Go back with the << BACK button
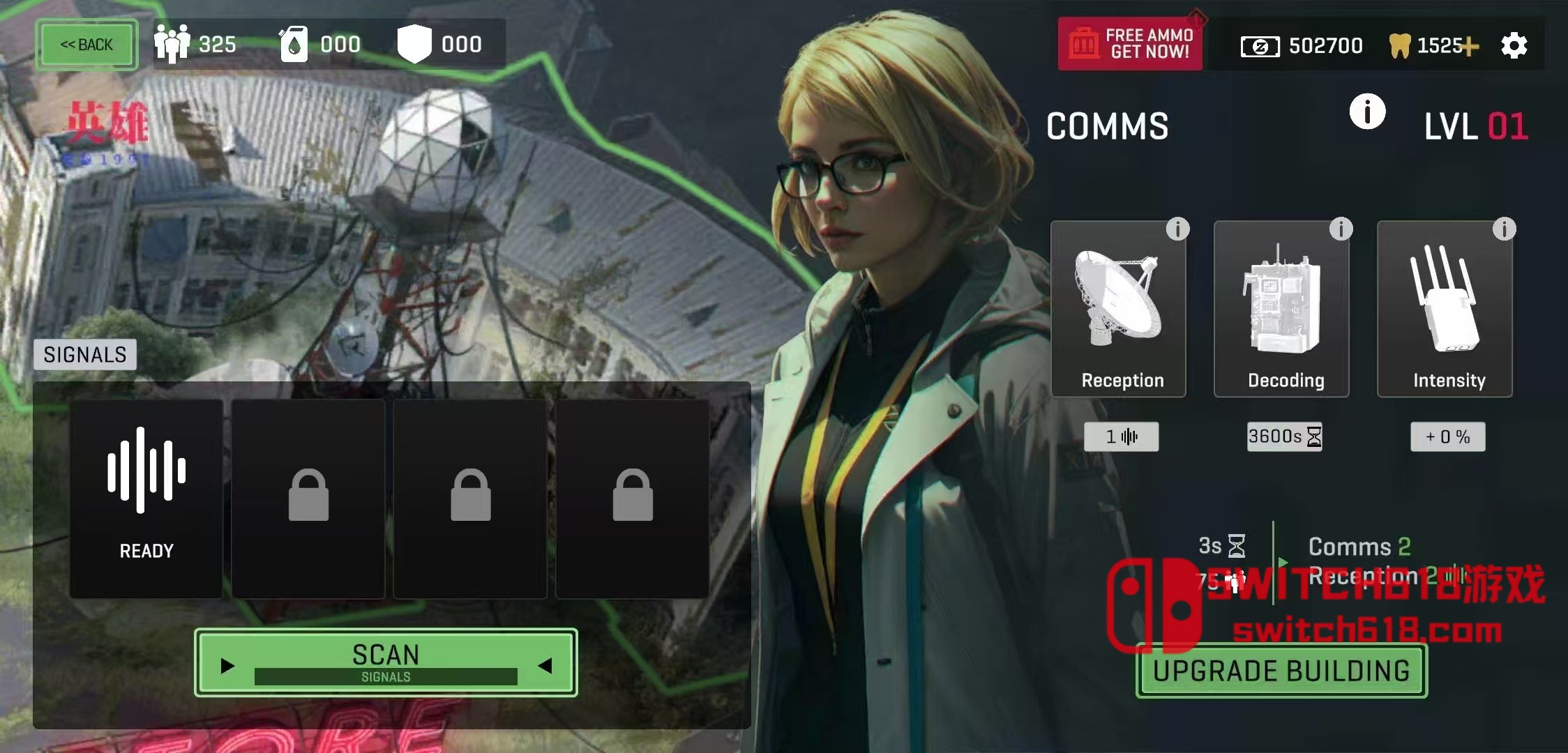1568x753 pixels. pyautogui.click(x=86, y=45)
